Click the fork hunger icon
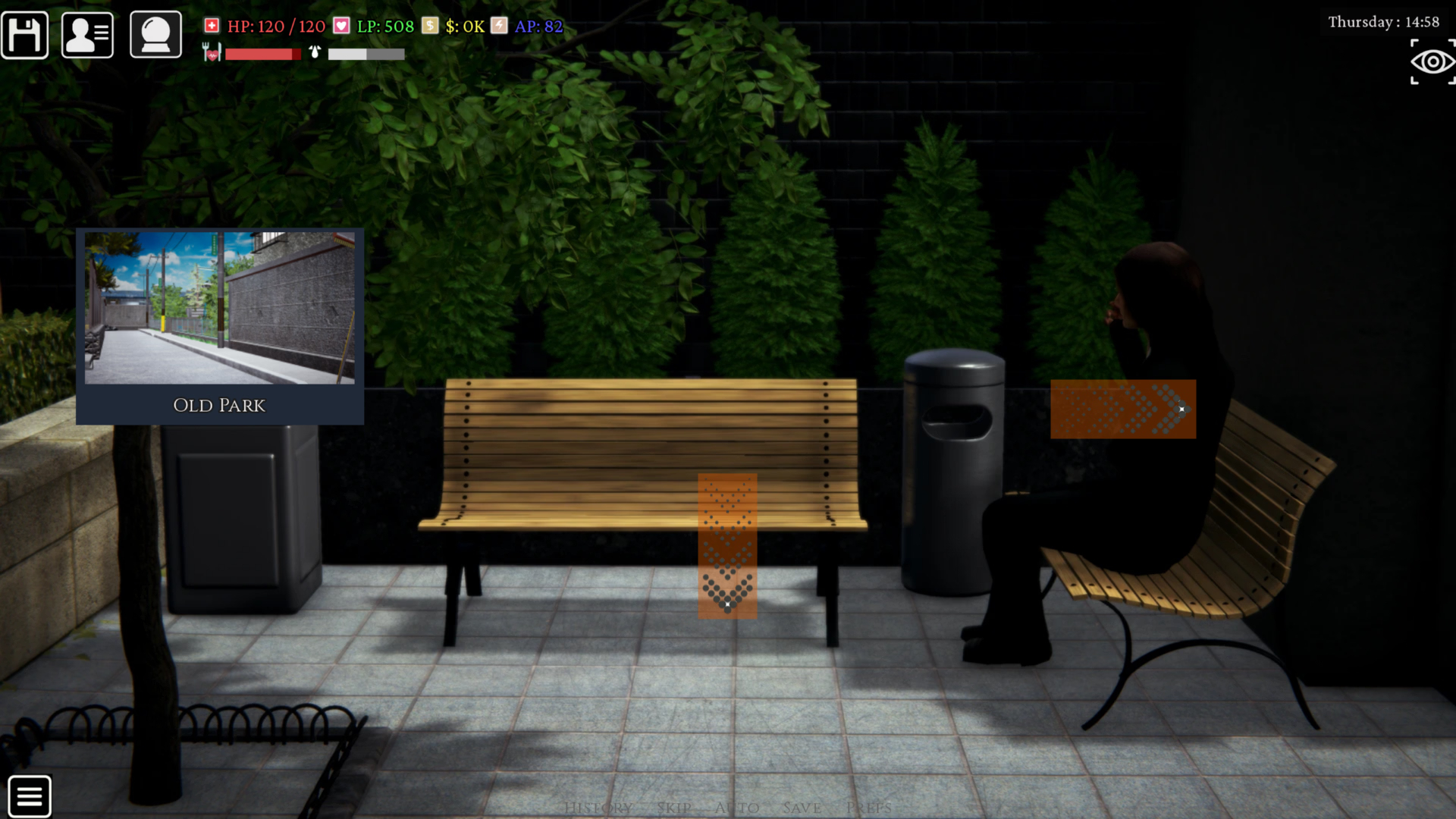Screen dimensions: 1456x819 click(210, 54)
